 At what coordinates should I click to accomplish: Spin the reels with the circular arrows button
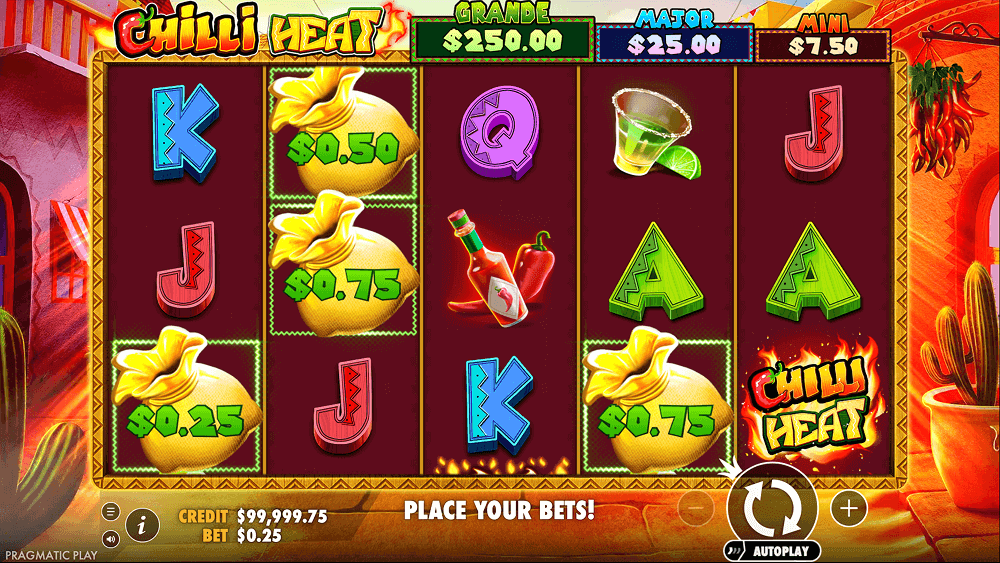[772, 507]
